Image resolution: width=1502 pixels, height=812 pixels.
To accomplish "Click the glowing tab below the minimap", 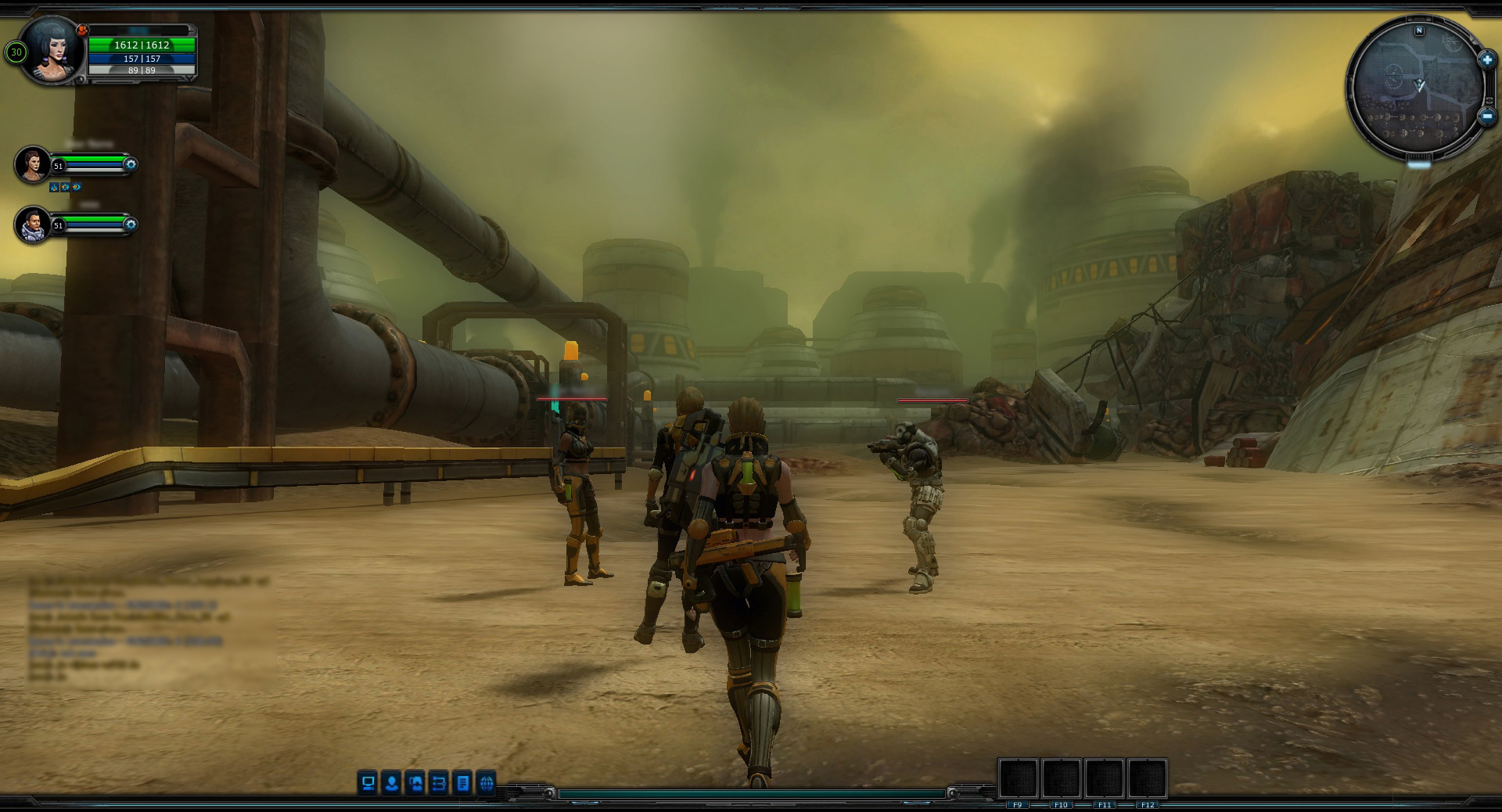I will (1419, 164).
